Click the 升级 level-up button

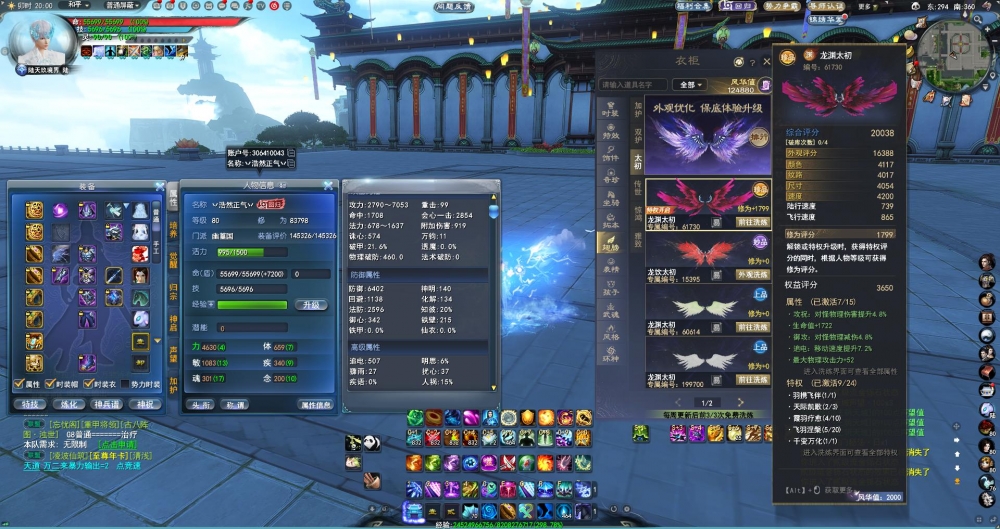tap(311, 305)
